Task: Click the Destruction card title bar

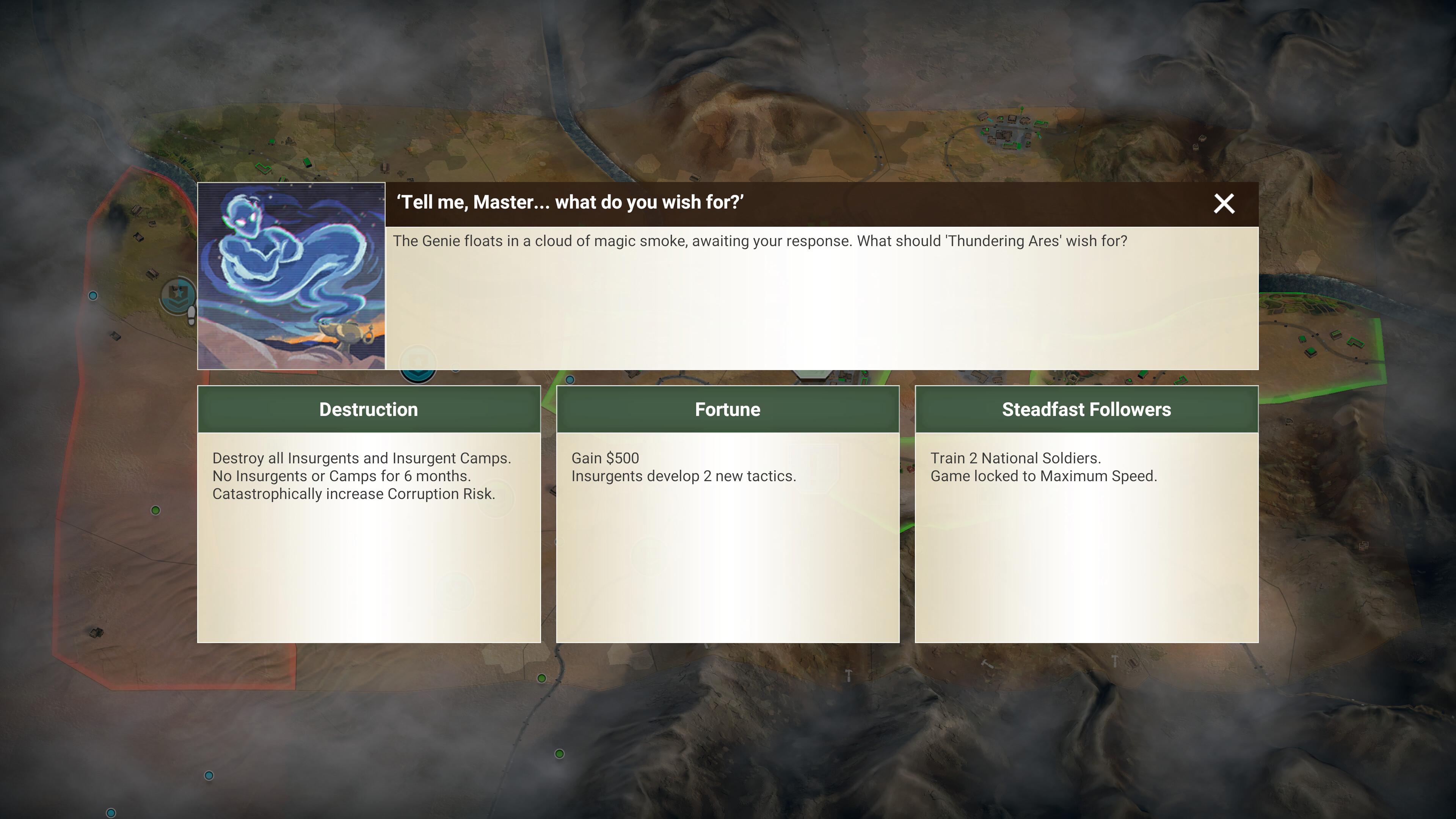Action: [369, 409]
